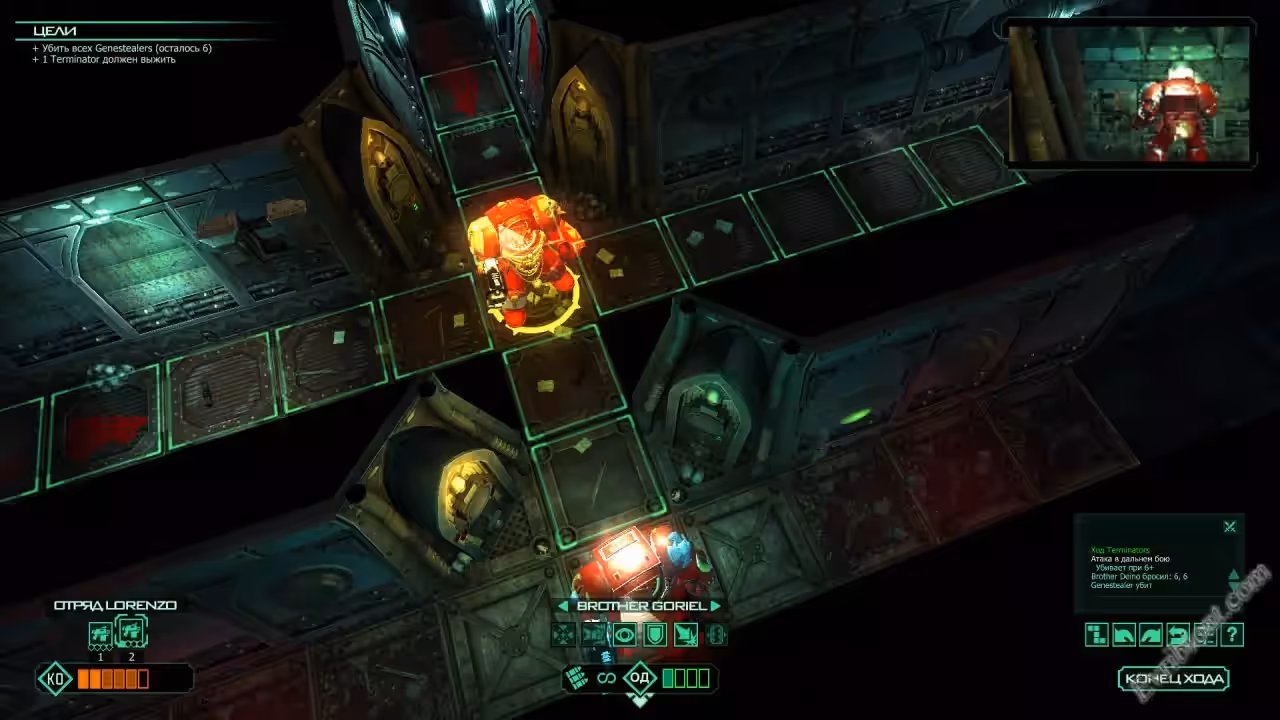1280x720 pixels.
Task: Rotate camera with right curved arrow
Action: coord(1151,634)
